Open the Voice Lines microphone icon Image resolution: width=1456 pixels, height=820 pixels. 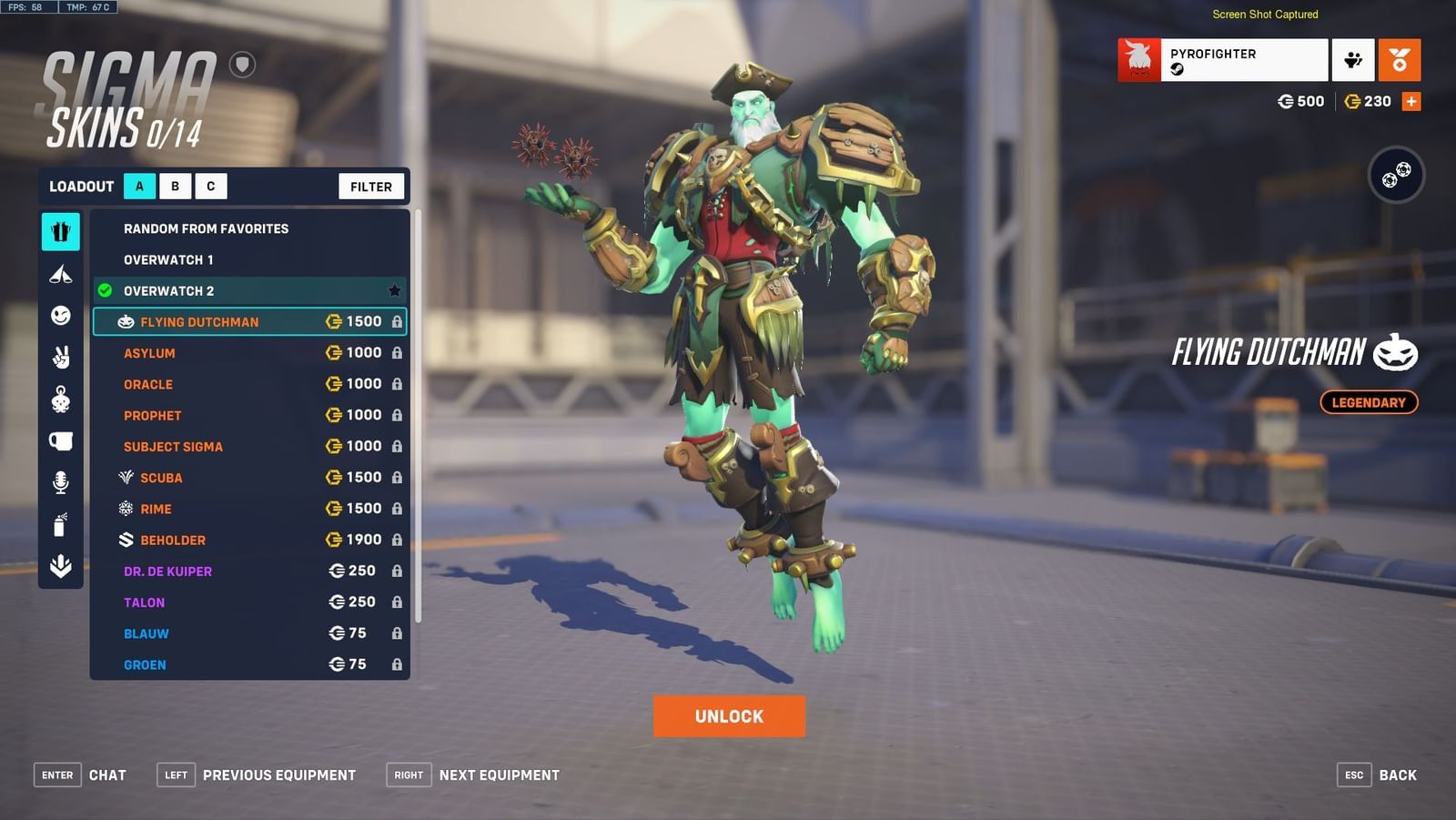click(60, 480)
